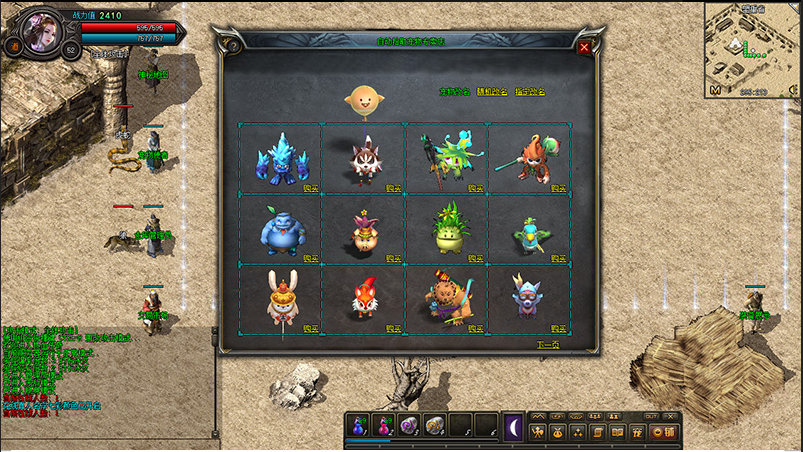Open the shop button in the menu bar
Screen dimensions: 803x452
coord(664,432)
